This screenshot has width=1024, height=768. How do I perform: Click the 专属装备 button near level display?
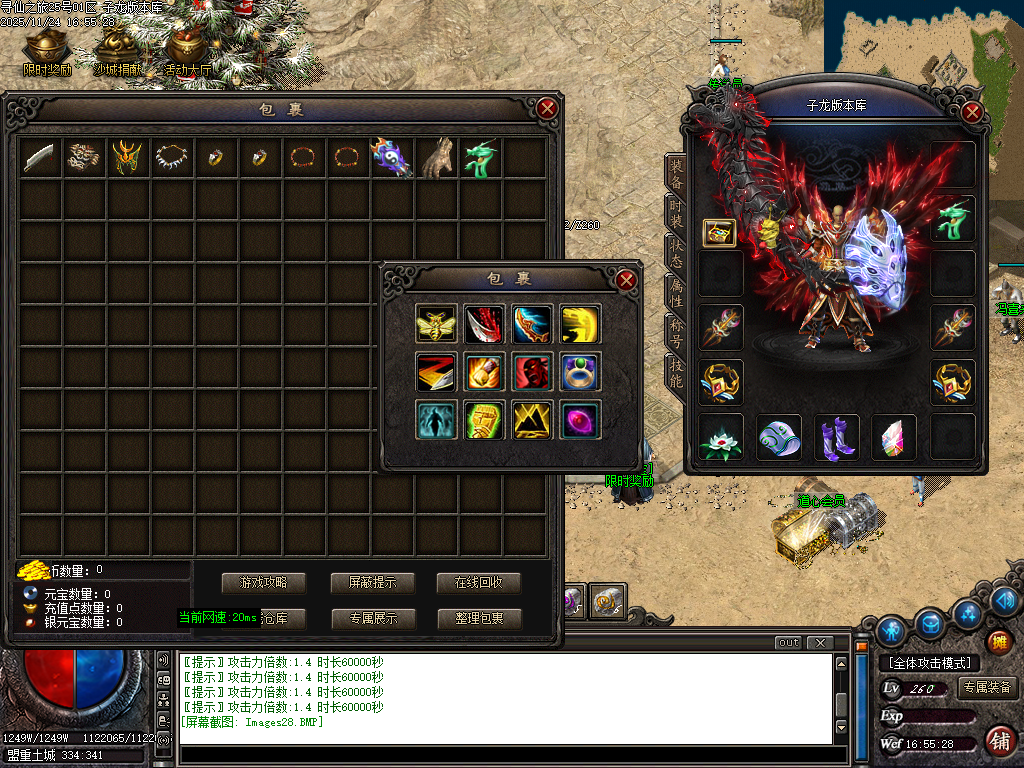click(x=988, y=688)
